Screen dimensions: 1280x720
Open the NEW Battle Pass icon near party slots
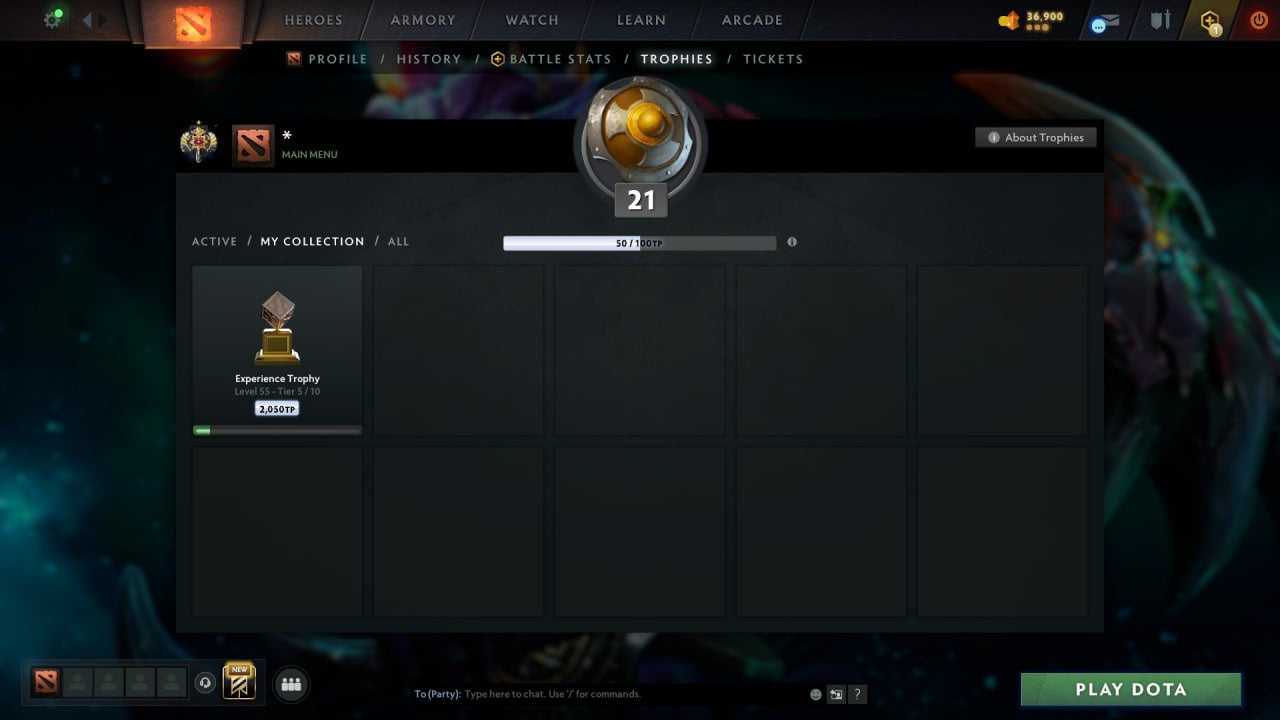(239, 684)
